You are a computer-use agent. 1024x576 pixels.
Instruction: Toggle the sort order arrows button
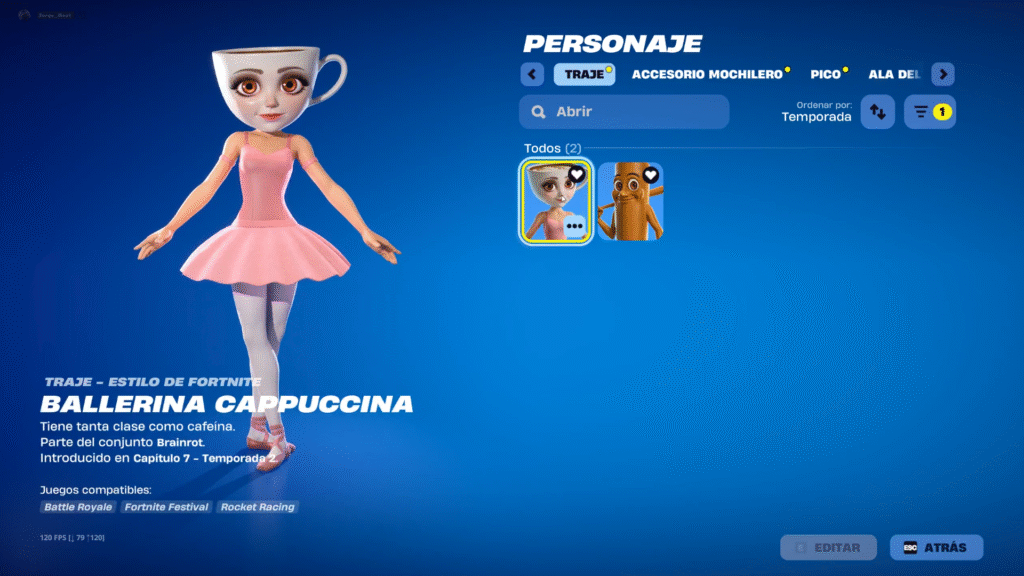(877, 112)
